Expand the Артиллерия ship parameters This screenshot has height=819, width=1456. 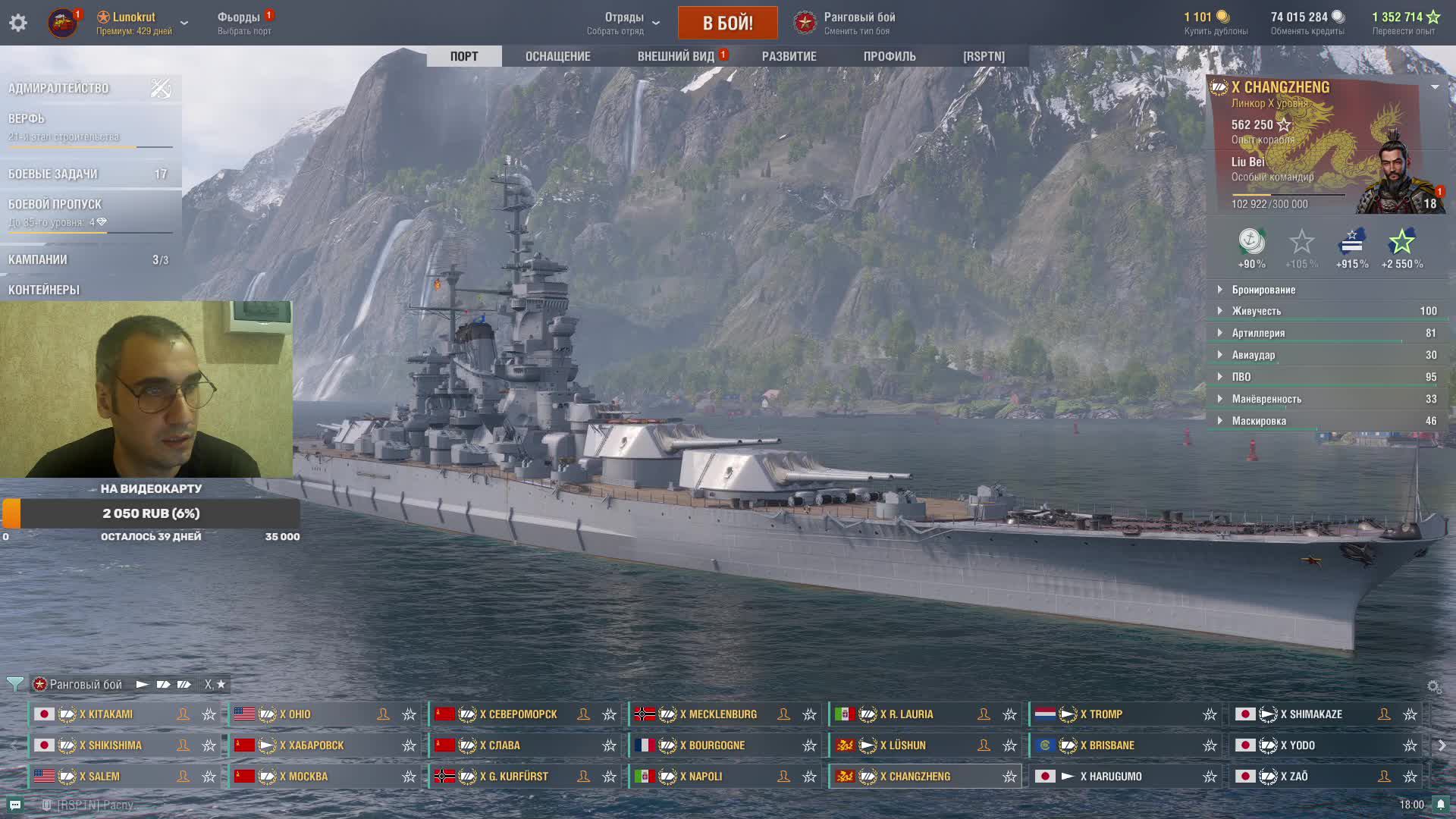[1257, 333]
